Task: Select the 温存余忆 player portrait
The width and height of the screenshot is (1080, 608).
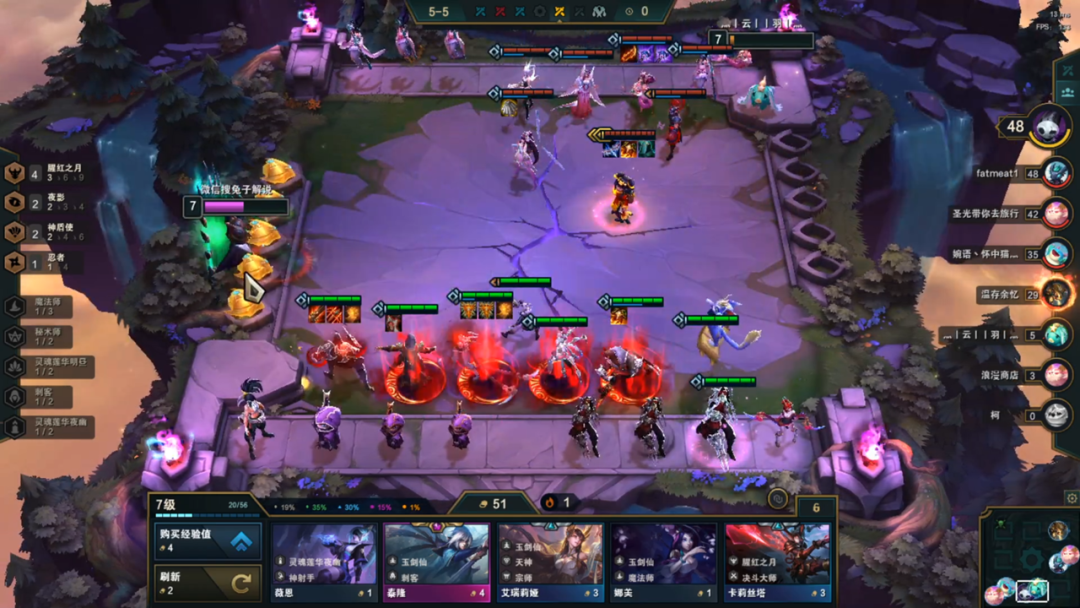Action: [x=1056, y=294]
